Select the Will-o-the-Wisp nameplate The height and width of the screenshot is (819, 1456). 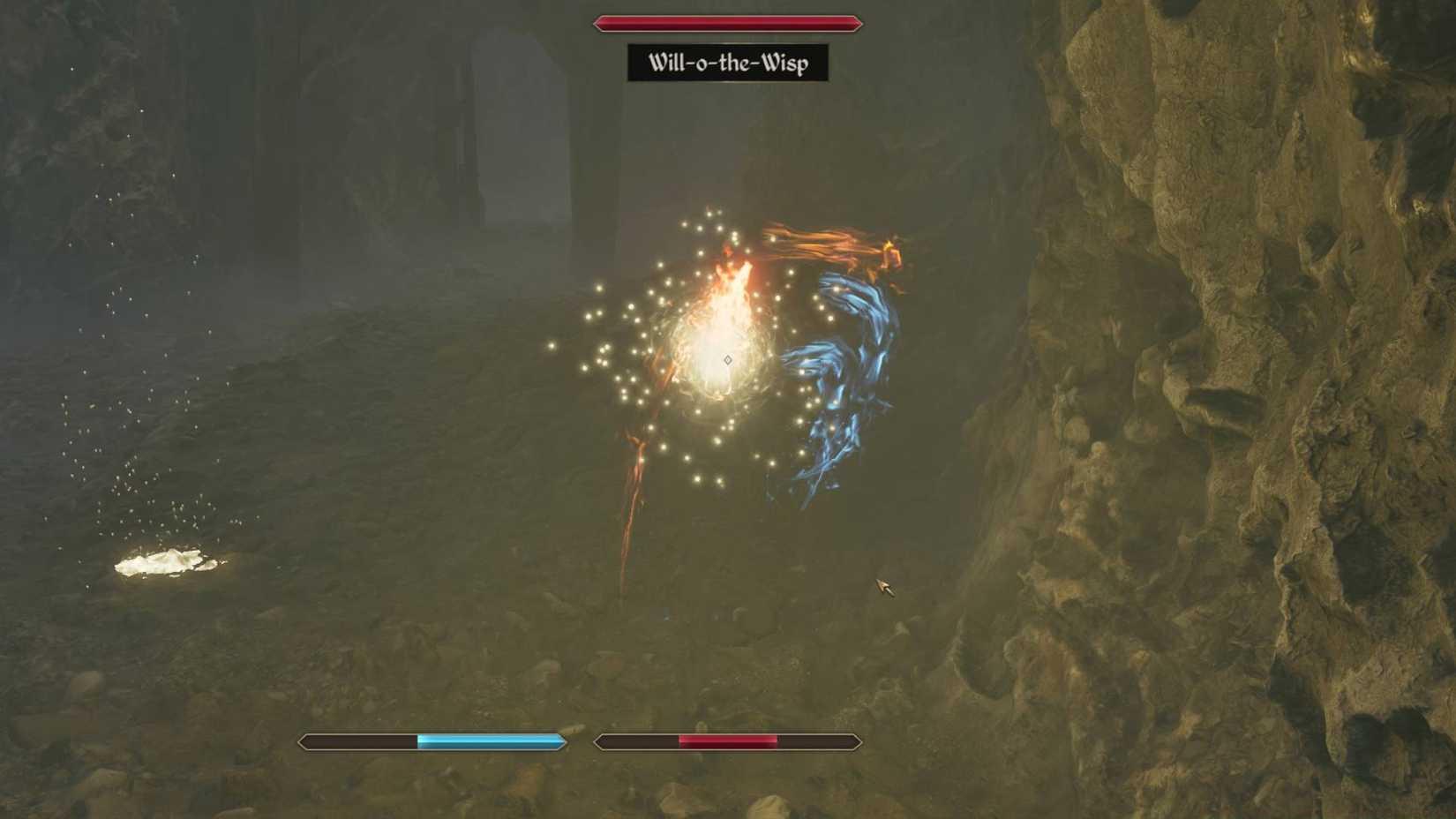pos(727,62)
